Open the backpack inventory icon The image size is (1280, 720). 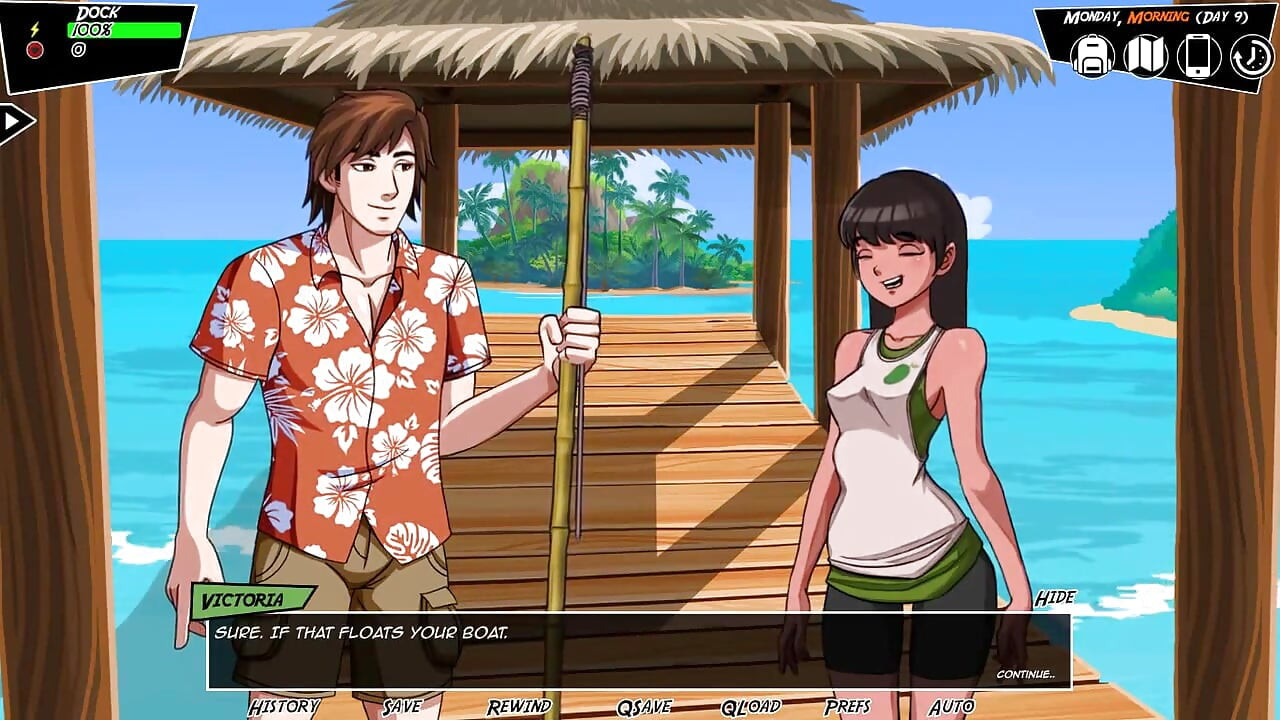click(1092, 55)
